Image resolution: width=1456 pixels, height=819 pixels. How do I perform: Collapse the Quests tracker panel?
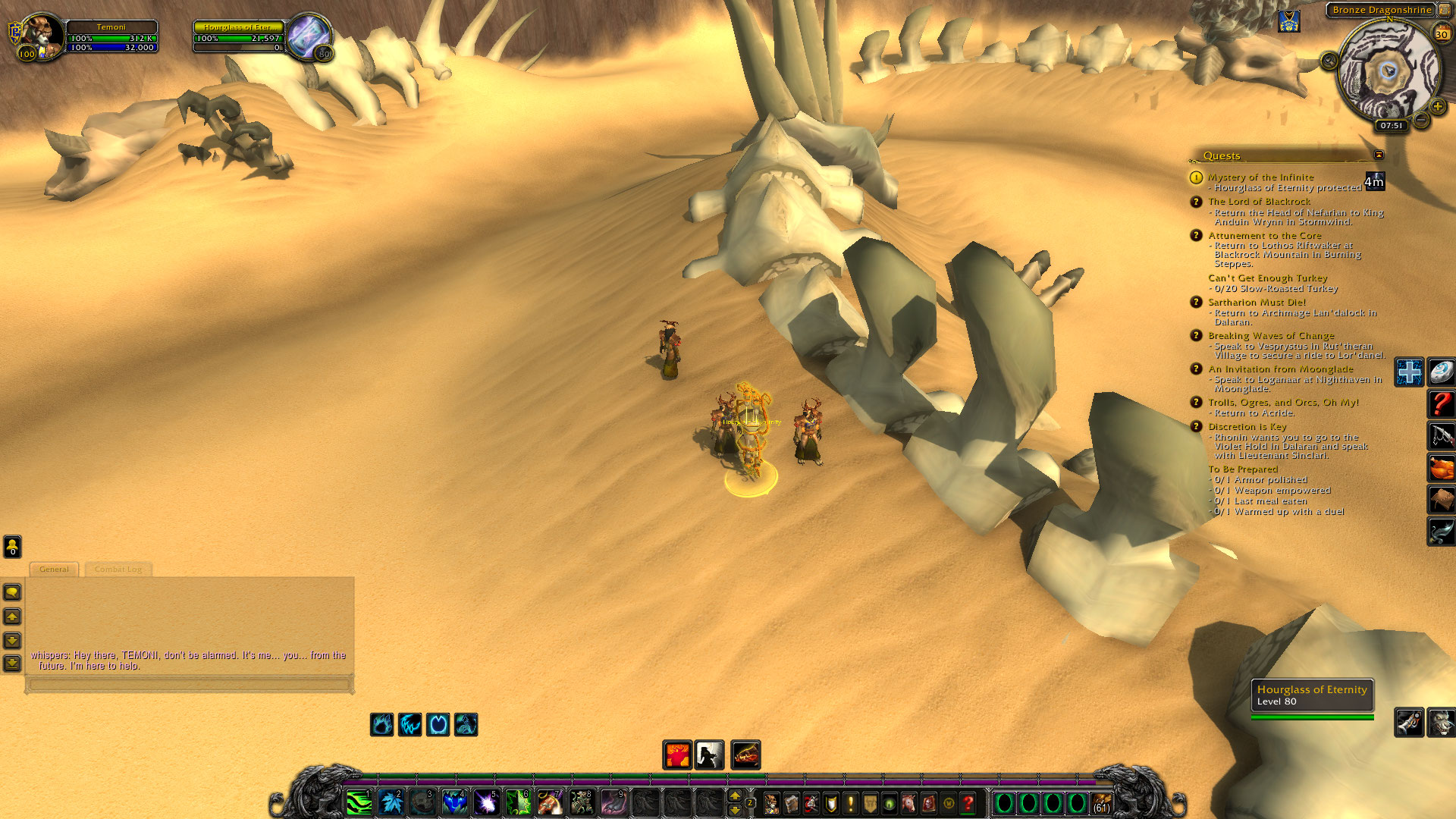pos(1379,155)
